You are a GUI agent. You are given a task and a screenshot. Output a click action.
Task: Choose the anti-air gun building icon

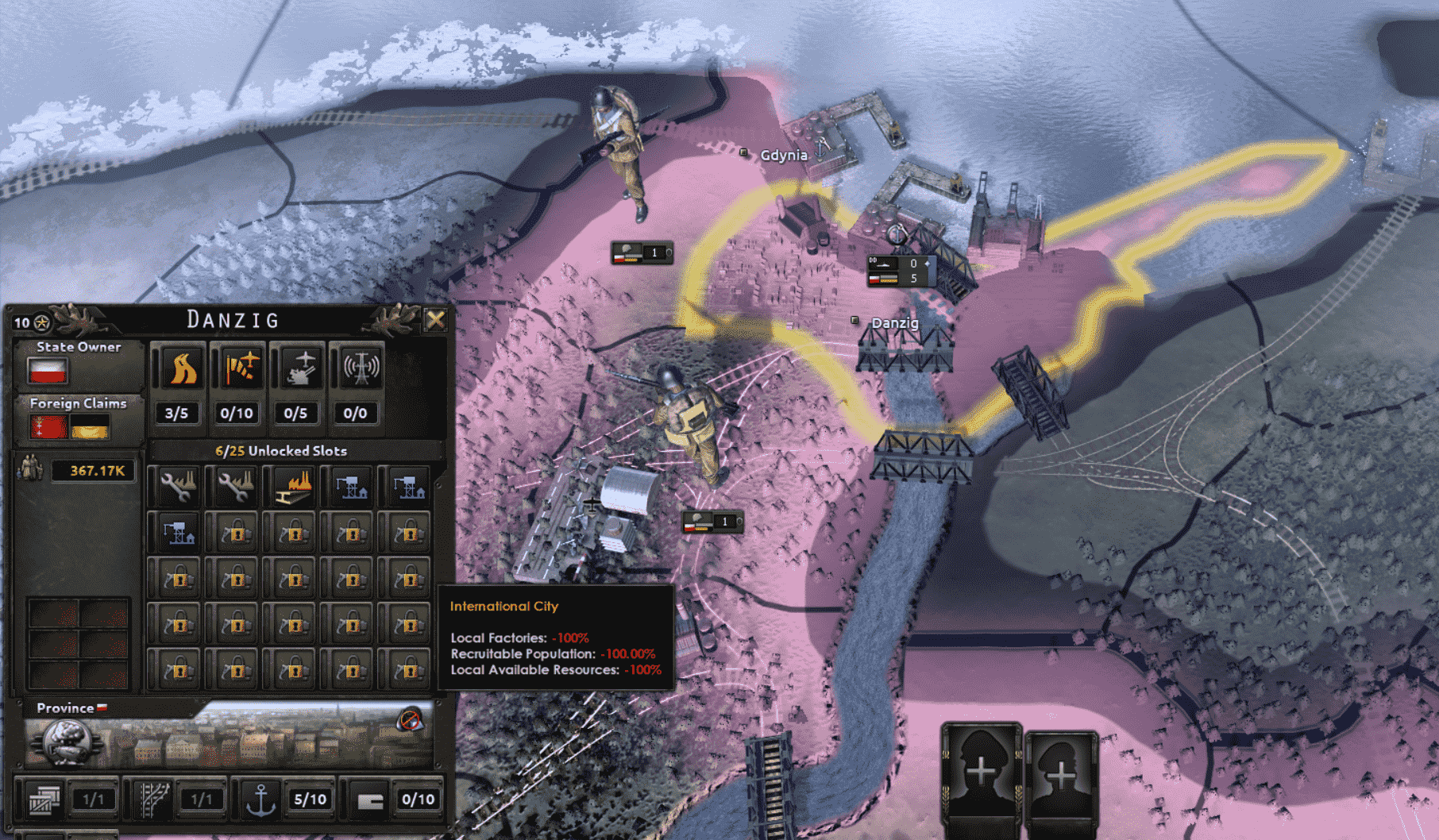[299, 368]
